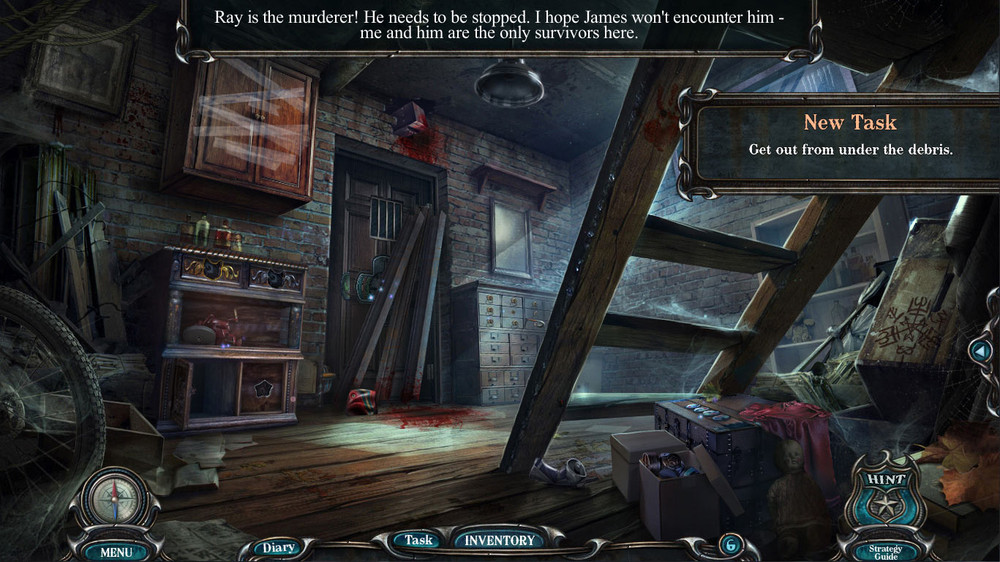Viewport: 1000px width, 562px height.
Task: Show the current Task
Action: point(418,540)
